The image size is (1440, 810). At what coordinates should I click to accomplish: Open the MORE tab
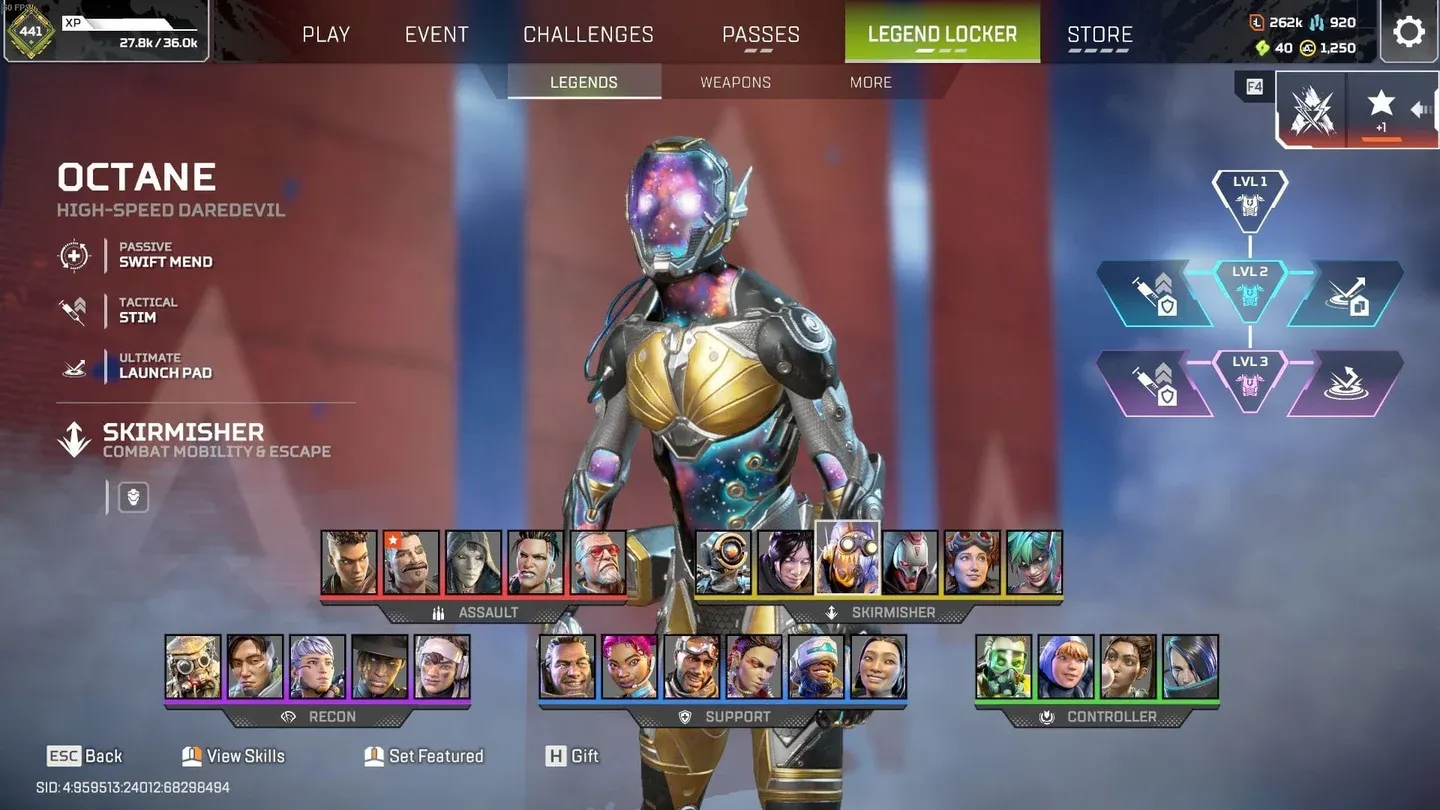click(x=869, y=82)
